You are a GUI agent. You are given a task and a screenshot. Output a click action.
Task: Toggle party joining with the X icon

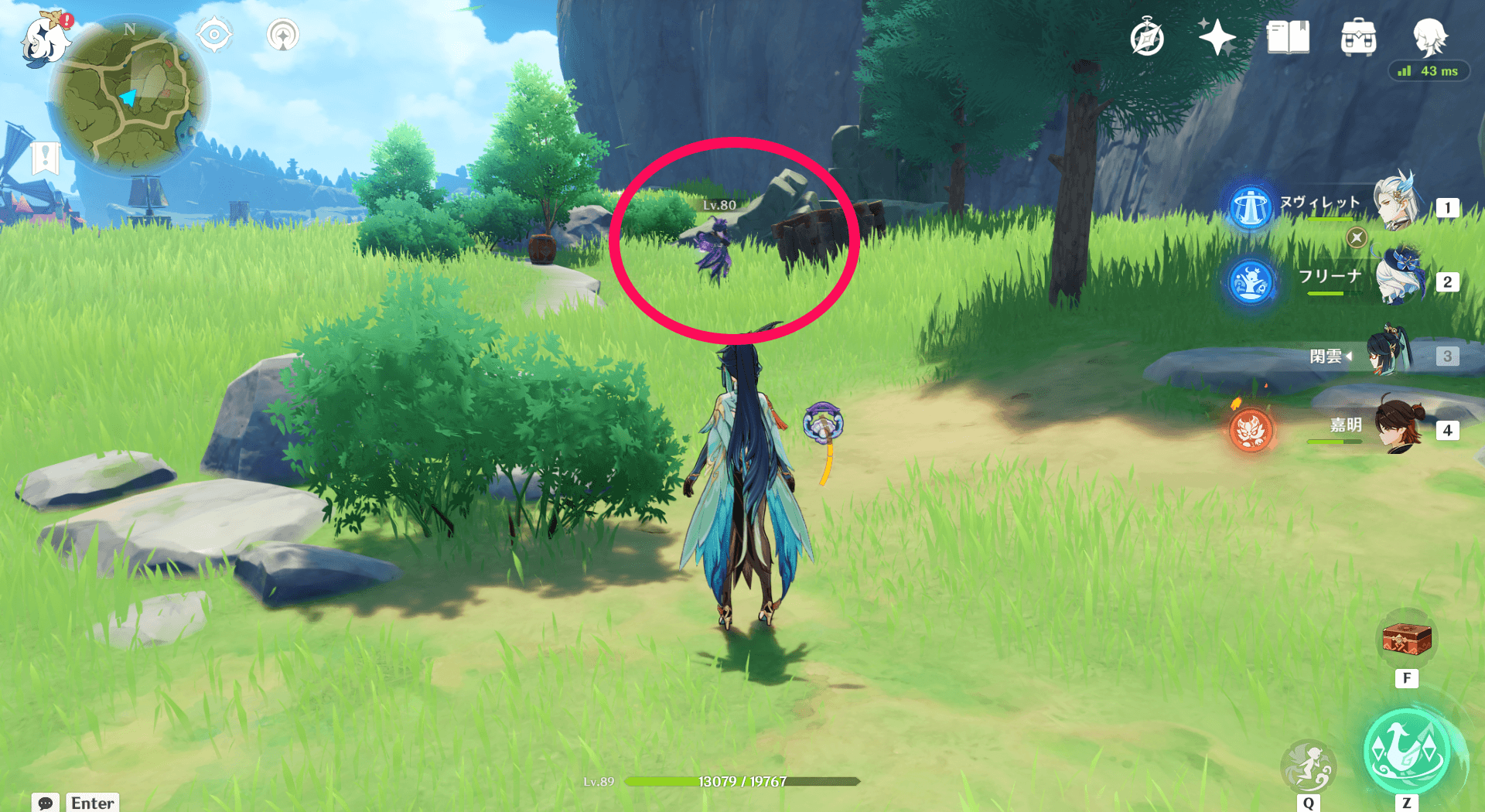tap(1357, 238)
